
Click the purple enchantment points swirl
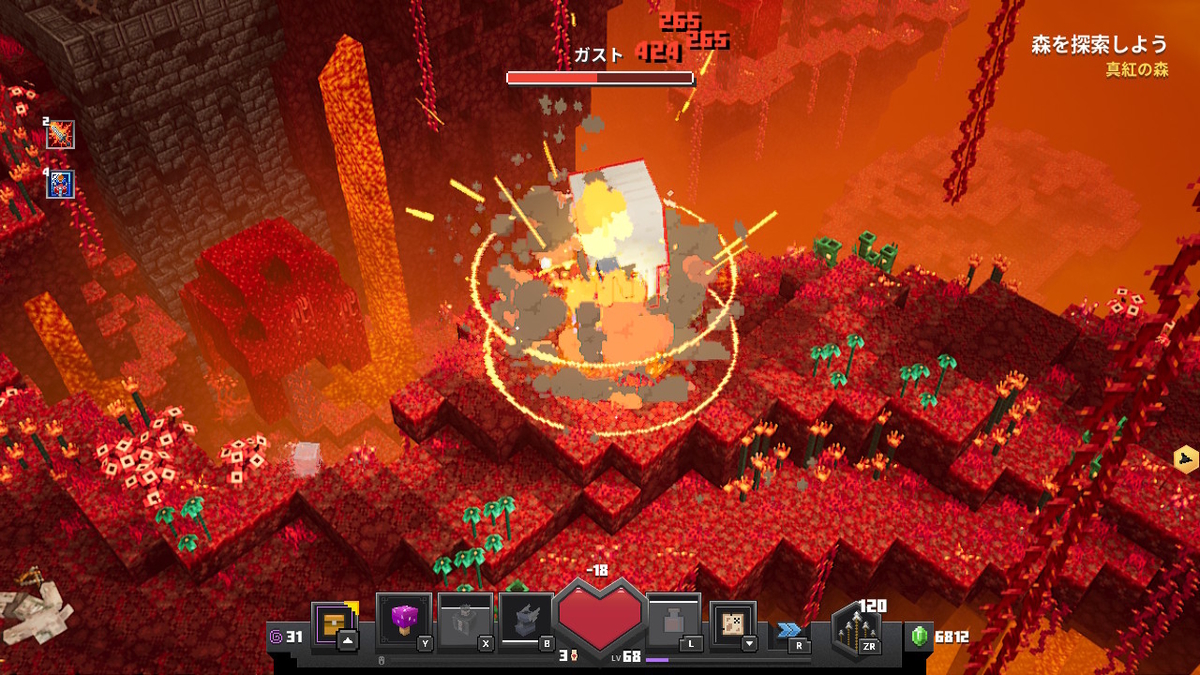(x=276, y=635)
